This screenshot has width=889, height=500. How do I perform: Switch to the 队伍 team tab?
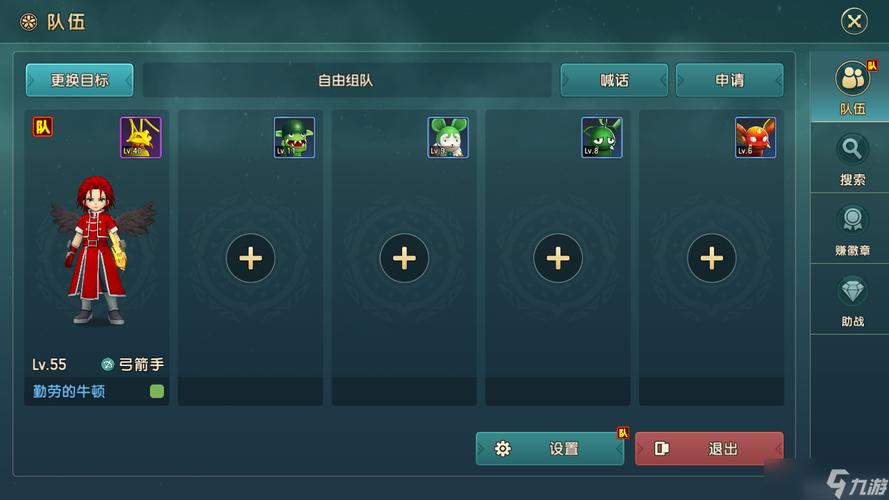click(851, 88)
